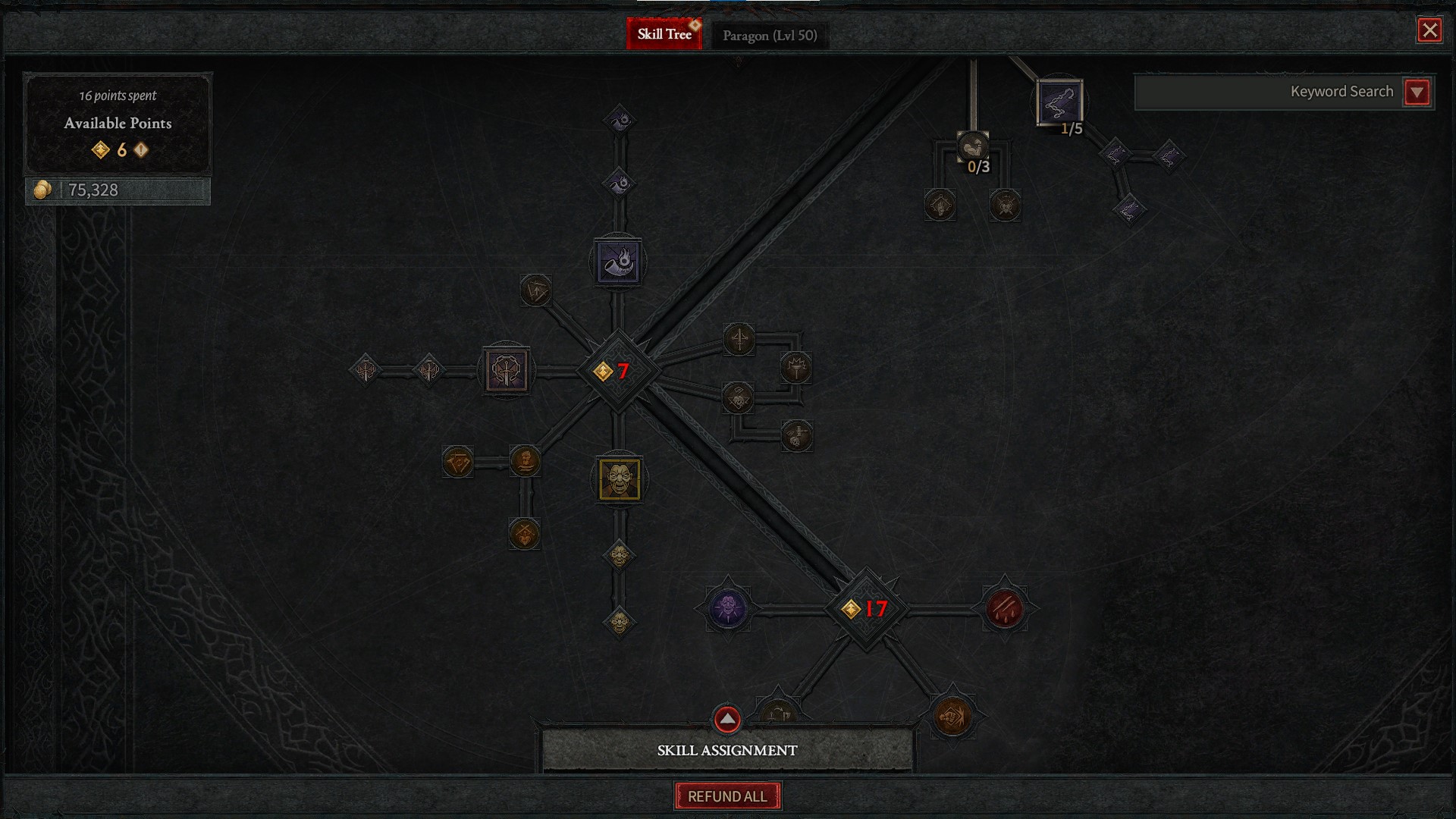
Task: Click the red claw slash skill node
Action: pos(1004,608)
